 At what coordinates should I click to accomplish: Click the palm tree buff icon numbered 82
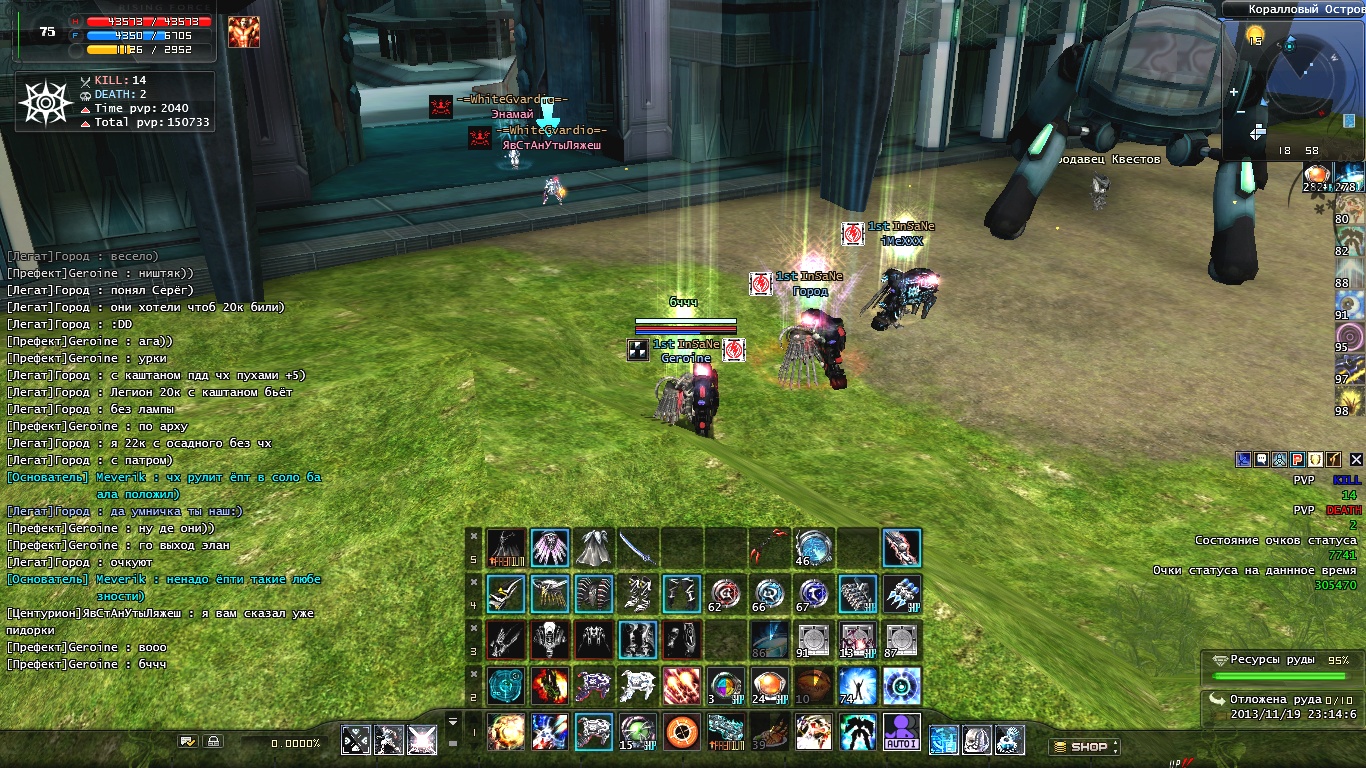click(x=1349, y=238)
